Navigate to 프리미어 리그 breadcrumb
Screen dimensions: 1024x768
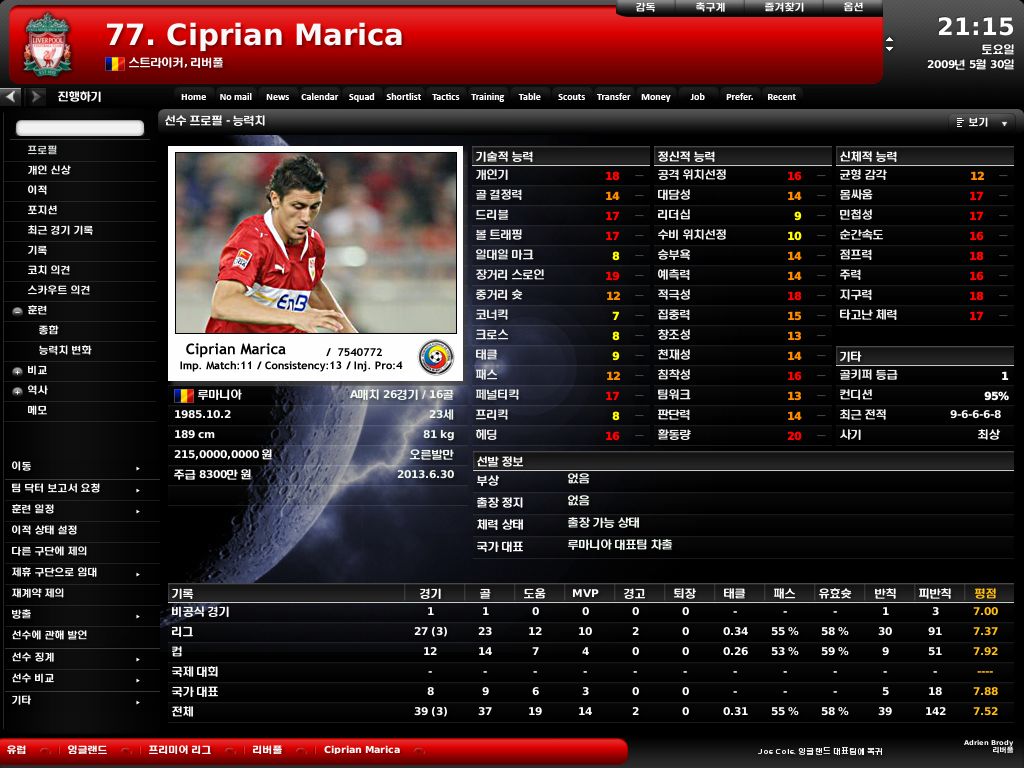[180, 750]
